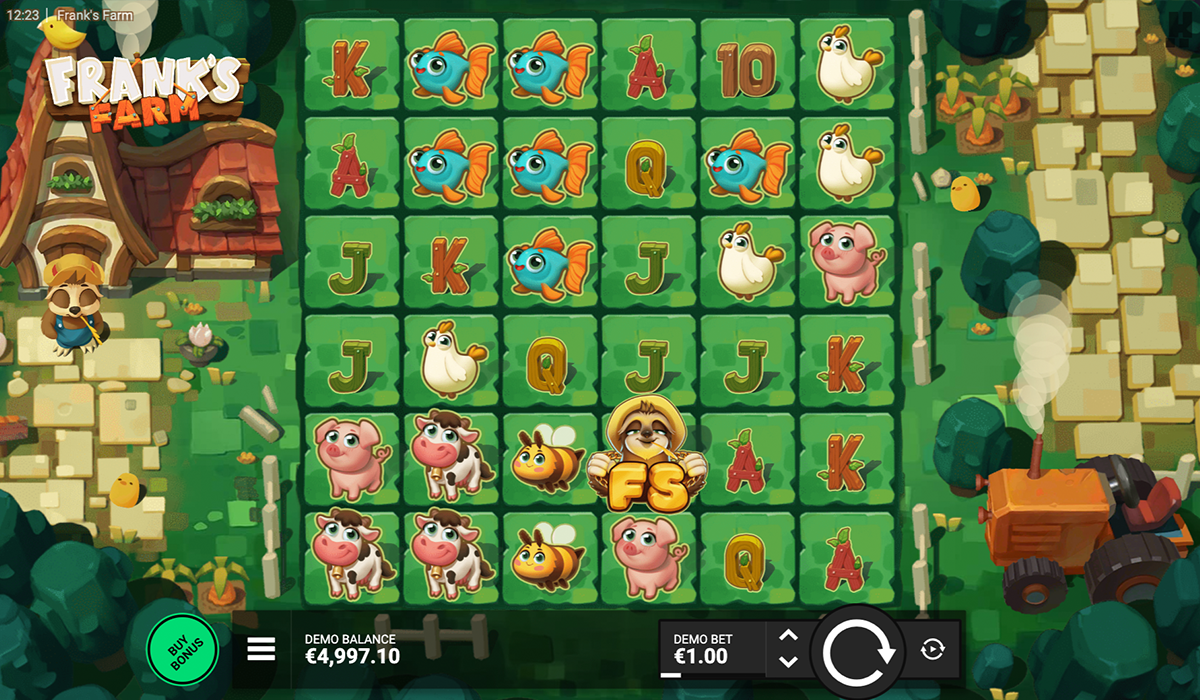Image resolution: width=1200 pixels, height=700 pixels.
Task: Open the Buy Bonus menu
Action: pos(181,650)
